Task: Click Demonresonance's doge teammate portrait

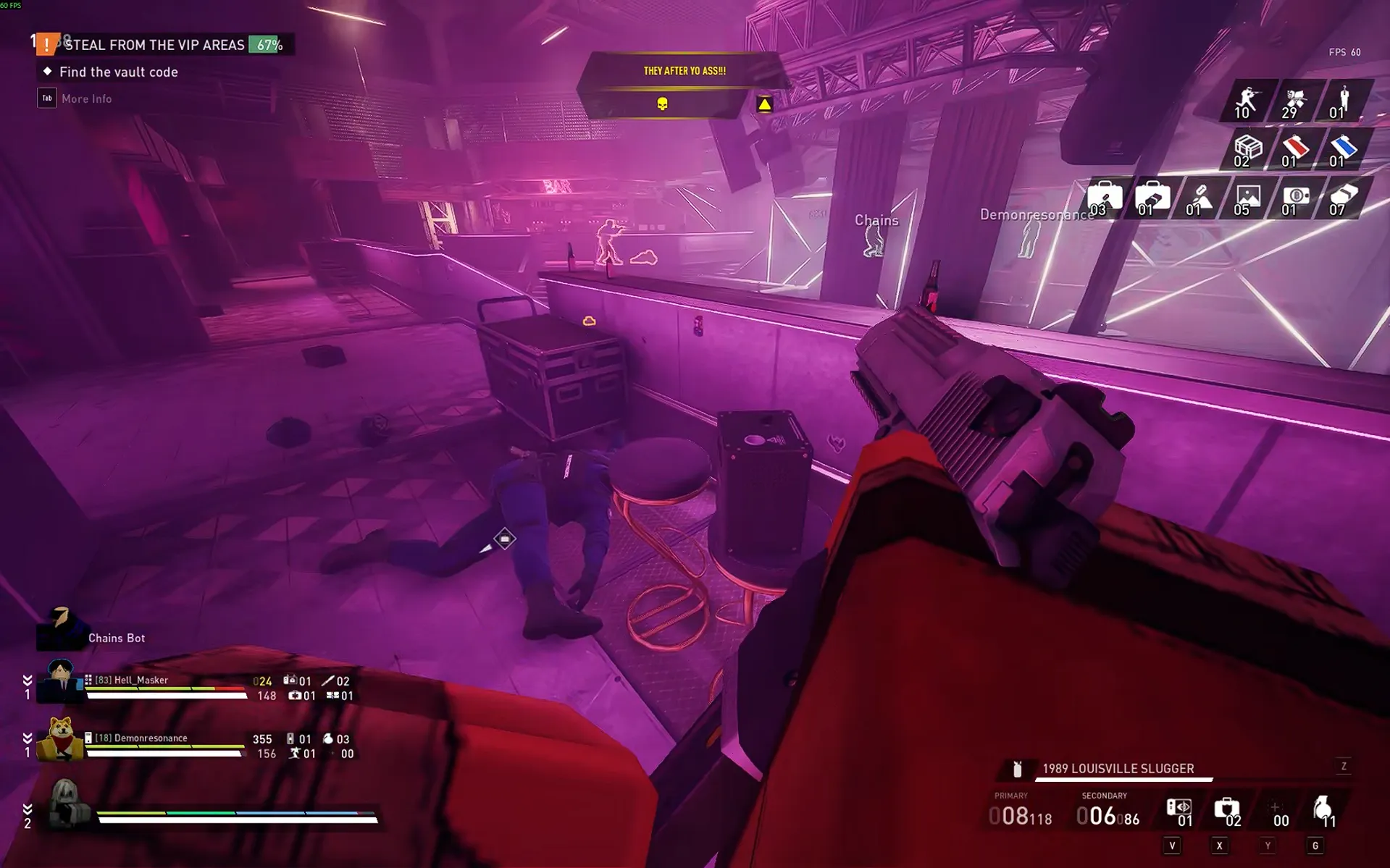Action: 61,739
